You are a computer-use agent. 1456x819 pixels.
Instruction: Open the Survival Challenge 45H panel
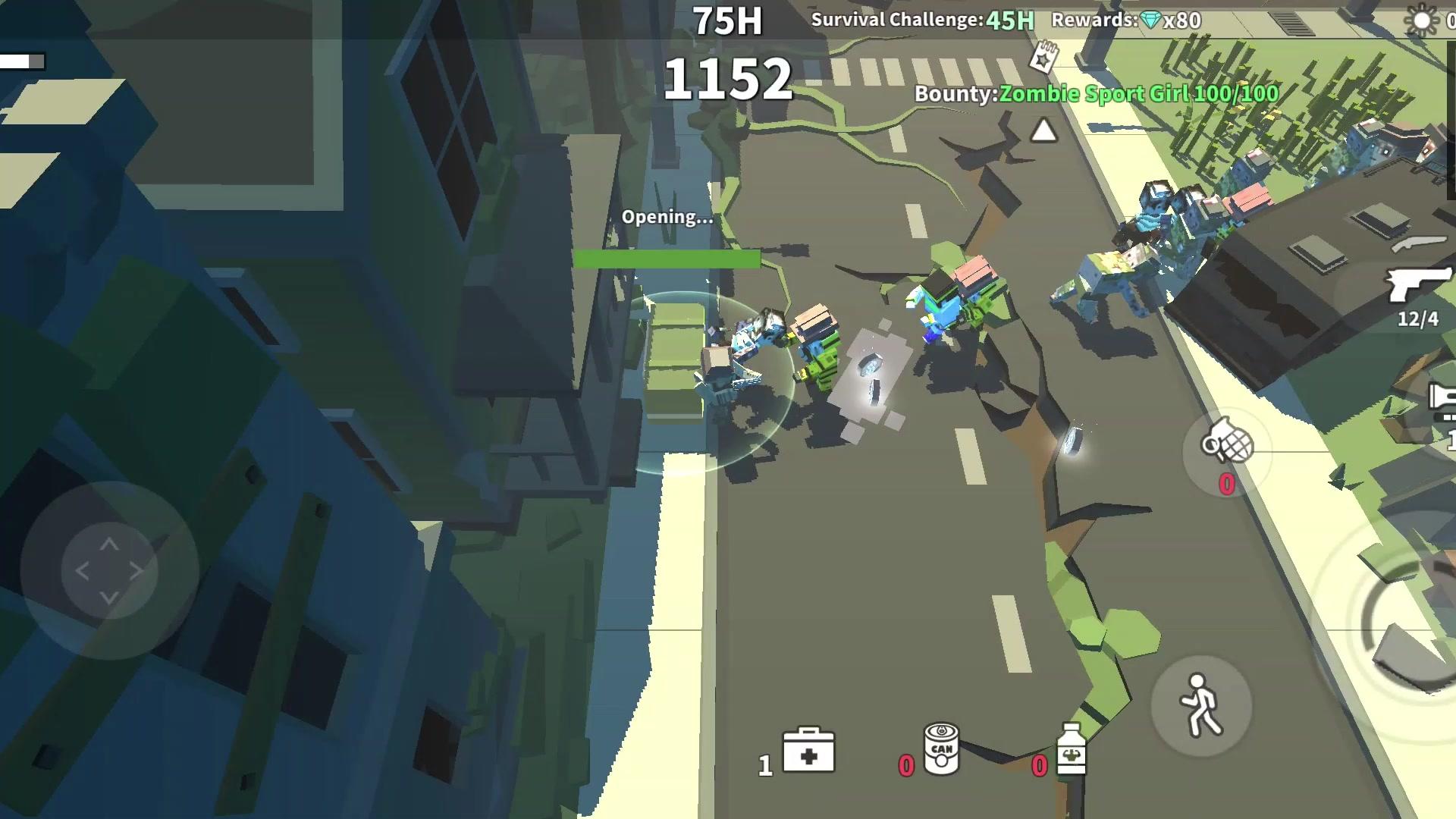pyautogui.click(x=921, y=20)
